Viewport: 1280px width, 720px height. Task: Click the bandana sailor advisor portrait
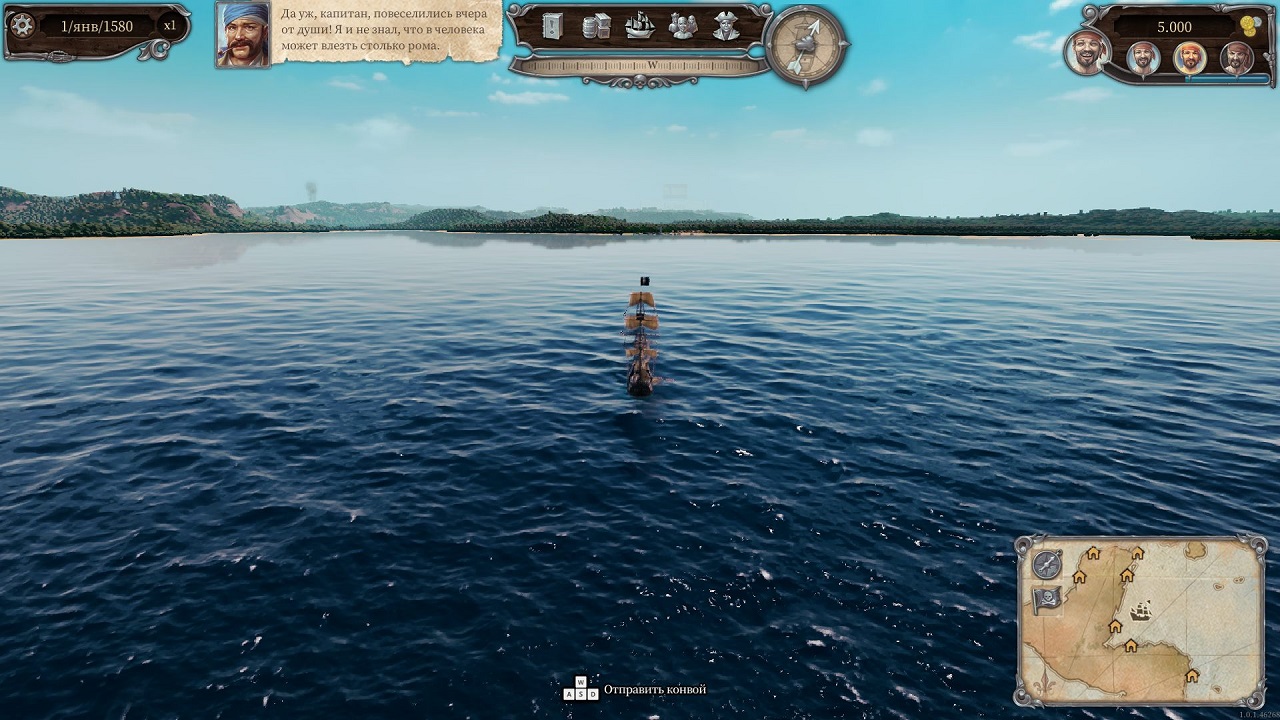(x=243, y=34)
